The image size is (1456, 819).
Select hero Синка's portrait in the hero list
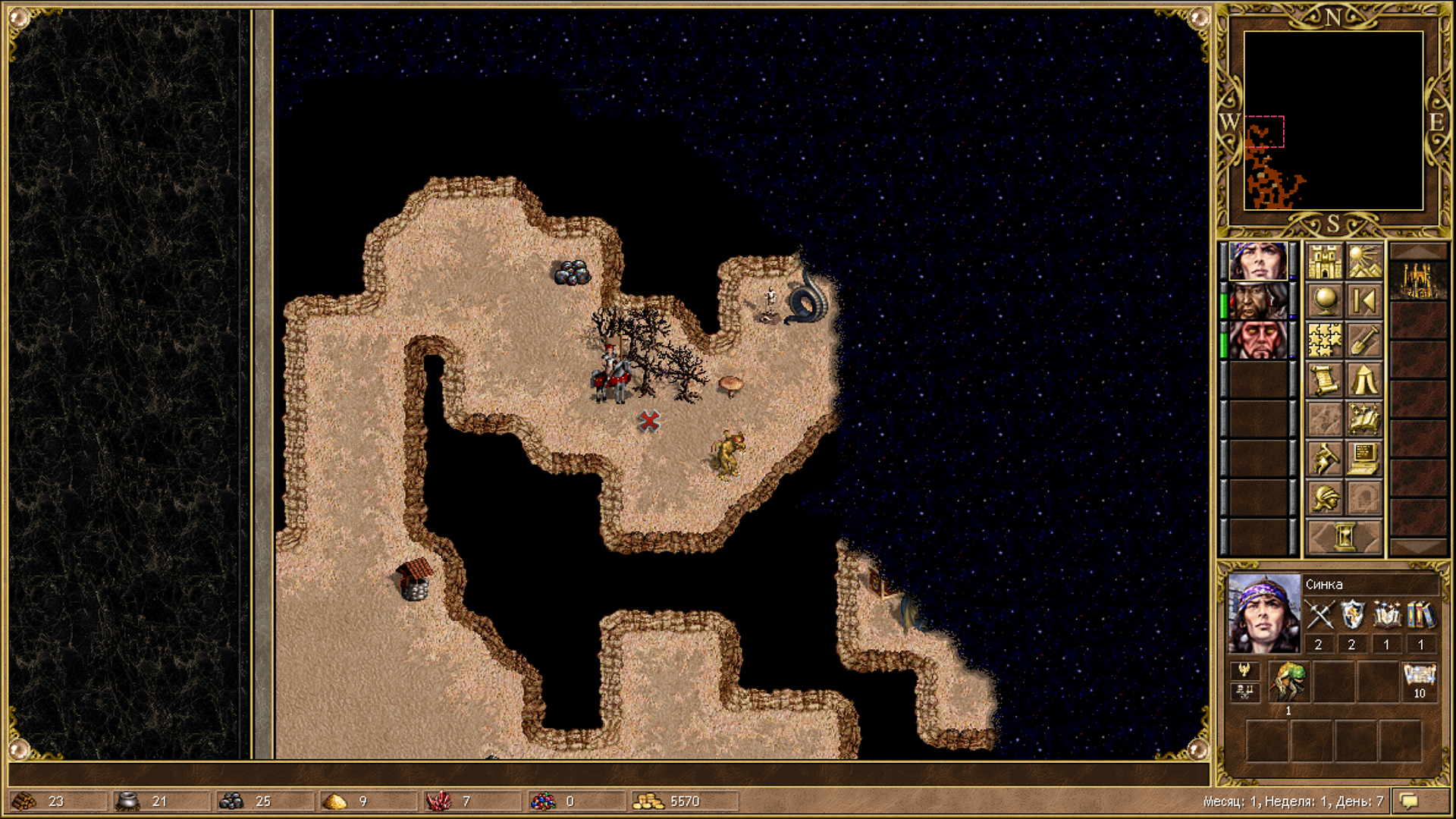1257,261
